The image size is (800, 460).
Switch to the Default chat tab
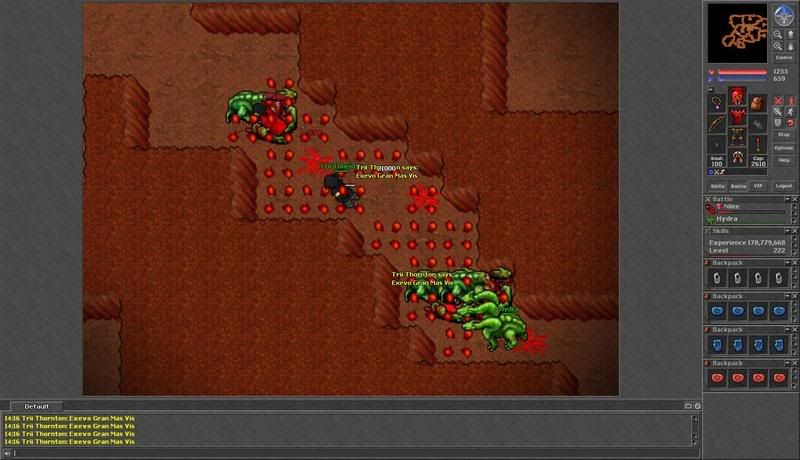tap(38, 406)
